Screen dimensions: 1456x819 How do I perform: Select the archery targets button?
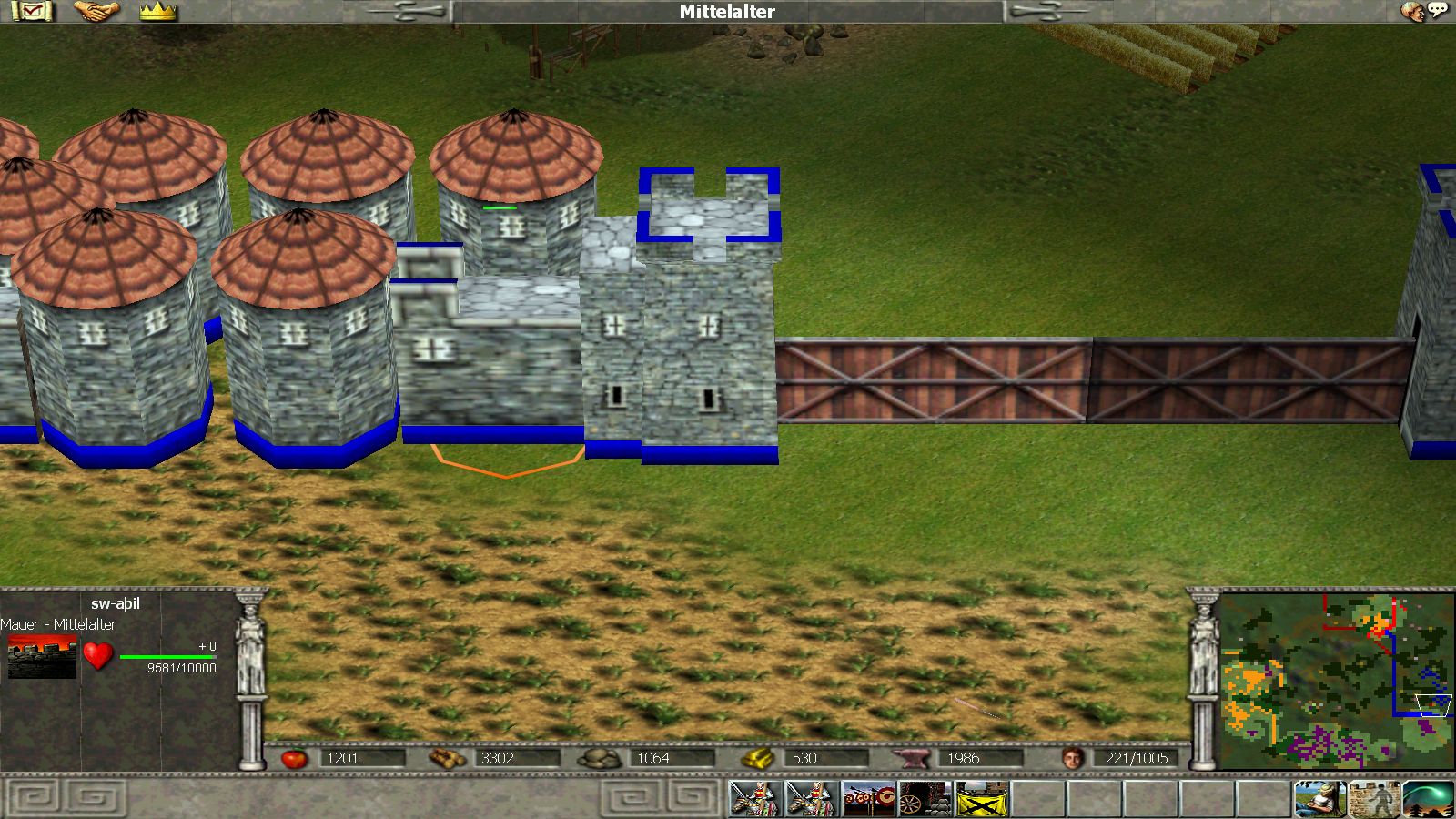click(869, 800)
